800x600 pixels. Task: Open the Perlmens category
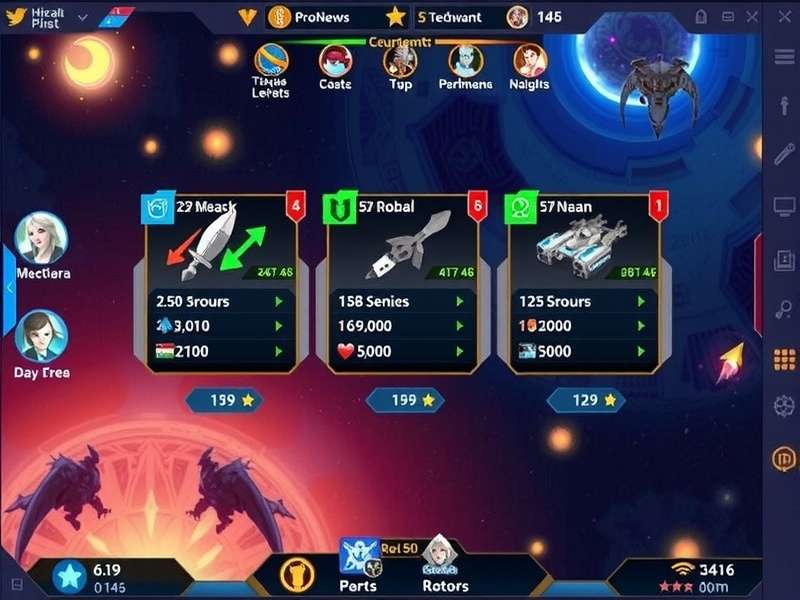tap(465, 66)
